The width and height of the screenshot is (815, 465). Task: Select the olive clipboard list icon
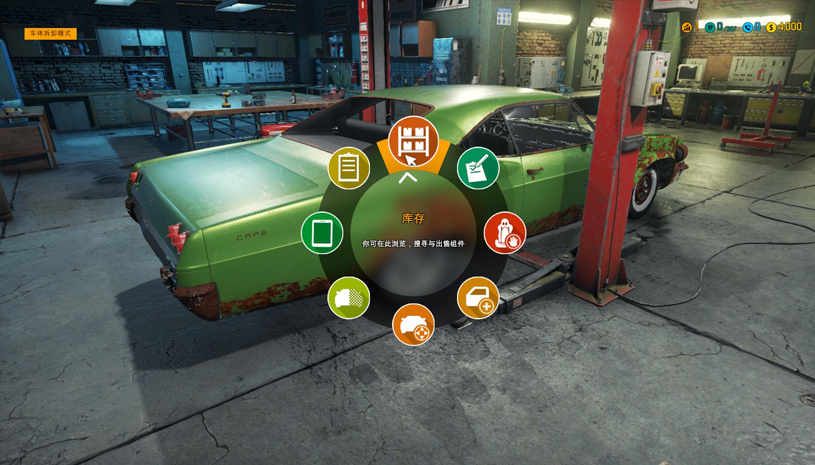pyautogui.click(x=348, y=168)
